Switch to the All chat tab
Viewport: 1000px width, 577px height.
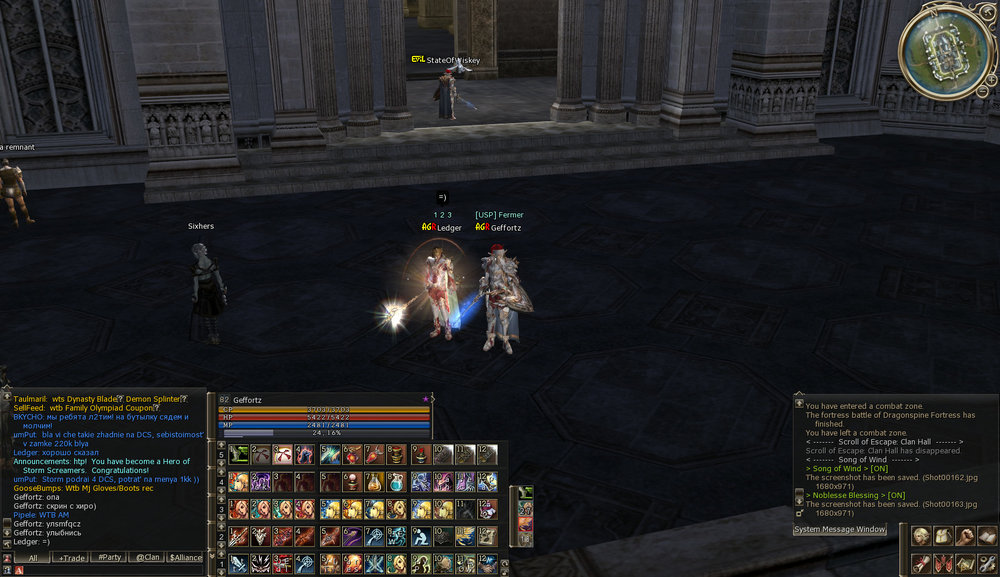tap(33, 558)
